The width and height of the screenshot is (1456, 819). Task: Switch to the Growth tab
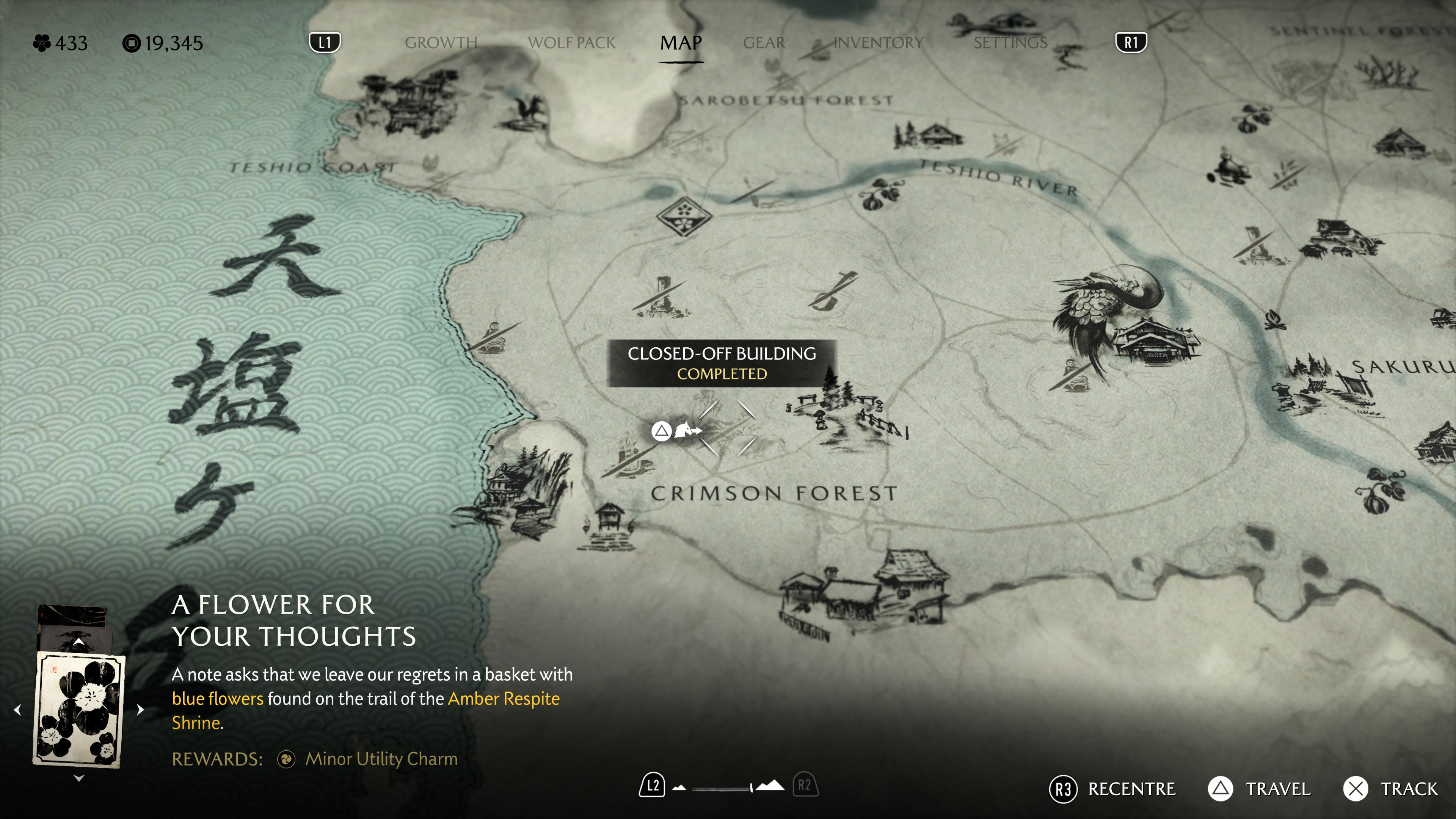coord(441,43)
